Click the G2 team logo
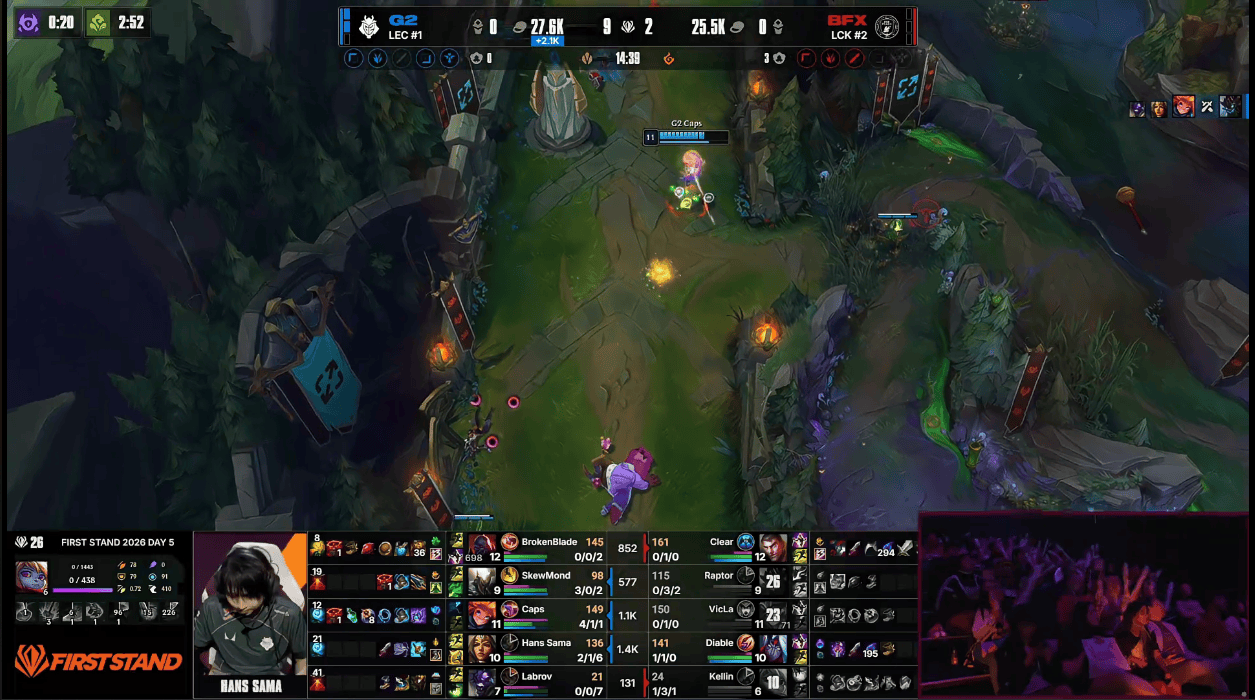 [x=368, y=26]
